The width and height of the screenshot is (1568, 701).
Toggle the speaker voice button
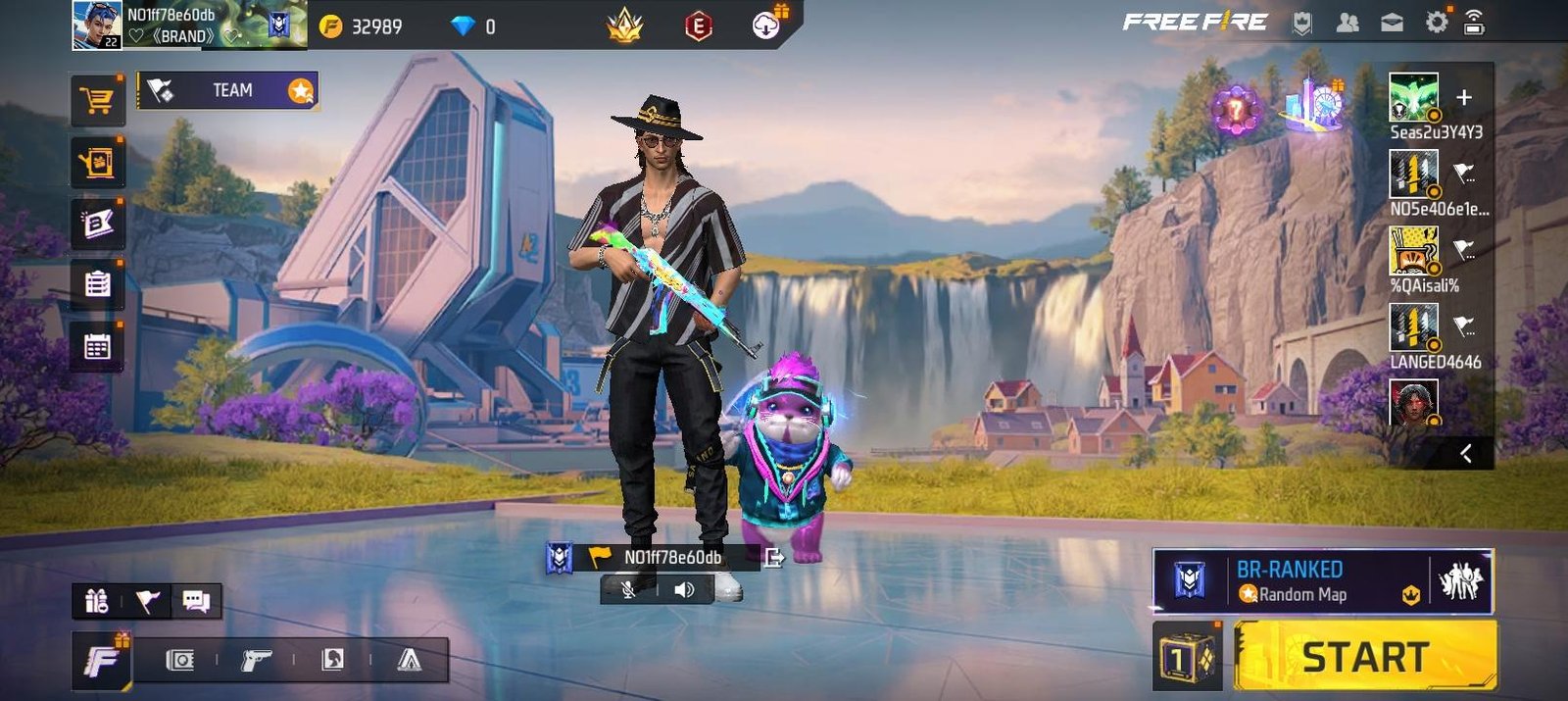[x=684, y=589]
